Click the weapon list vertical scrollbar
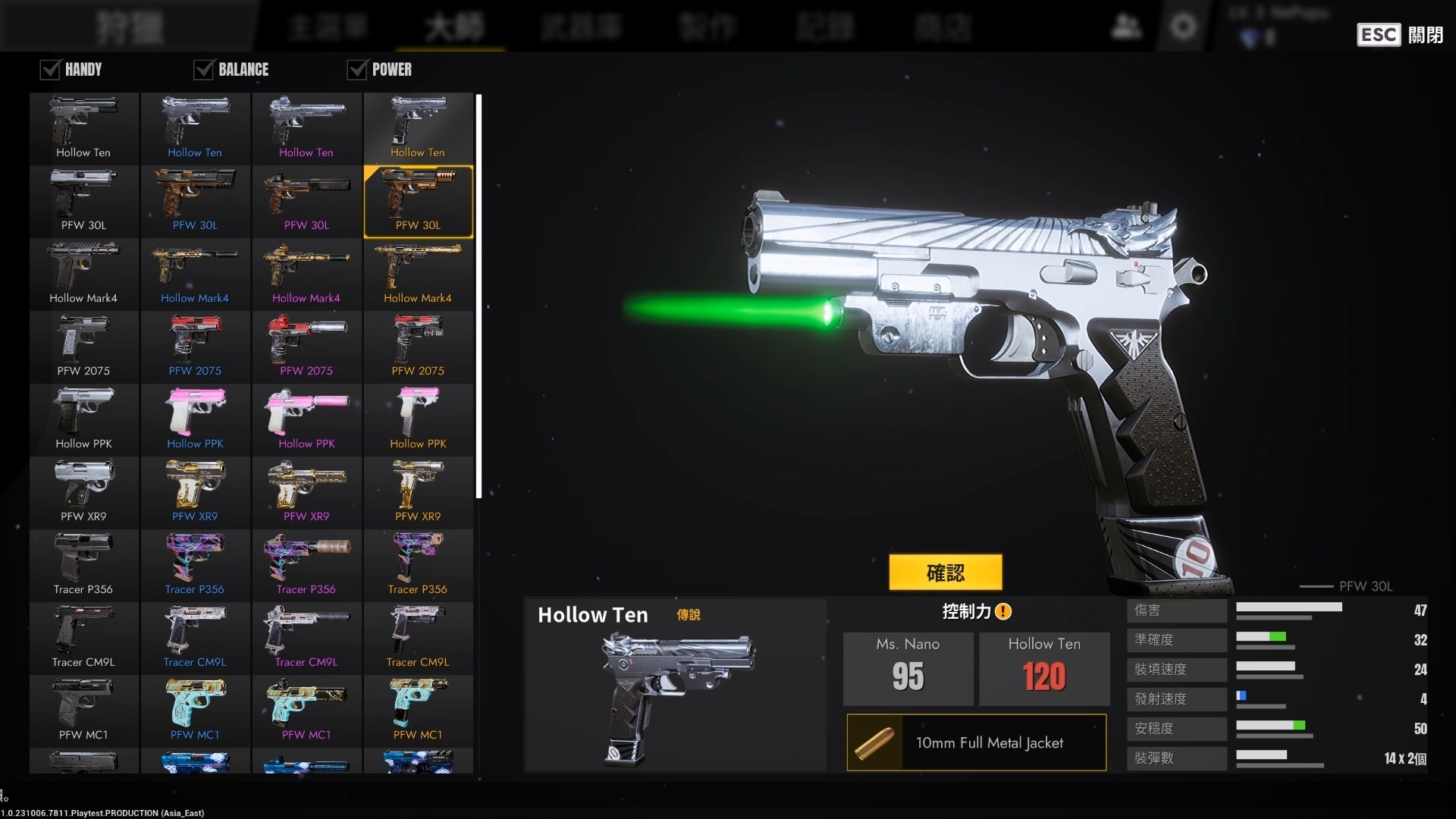 point(479,296)
